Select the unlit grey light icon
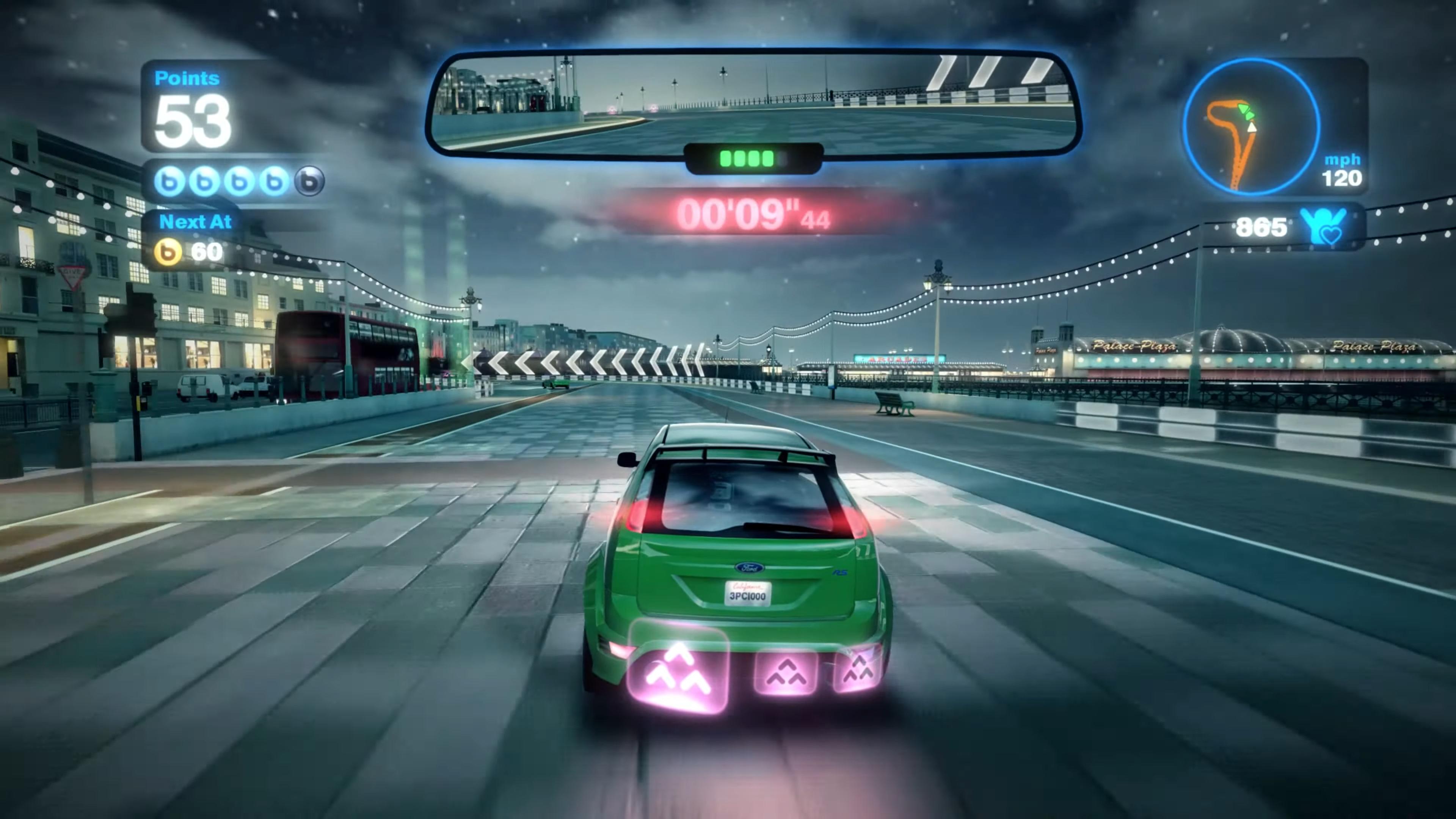1456x819 pixels. [x=309, y=182]
